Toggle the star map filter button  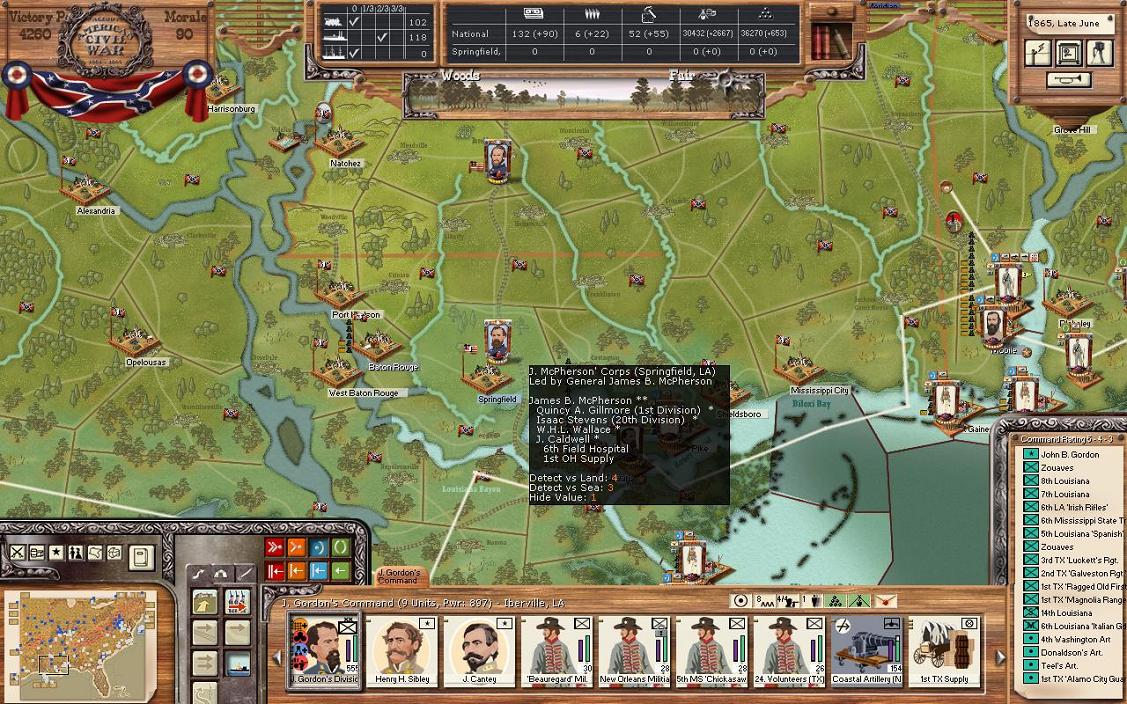point(56,552)
